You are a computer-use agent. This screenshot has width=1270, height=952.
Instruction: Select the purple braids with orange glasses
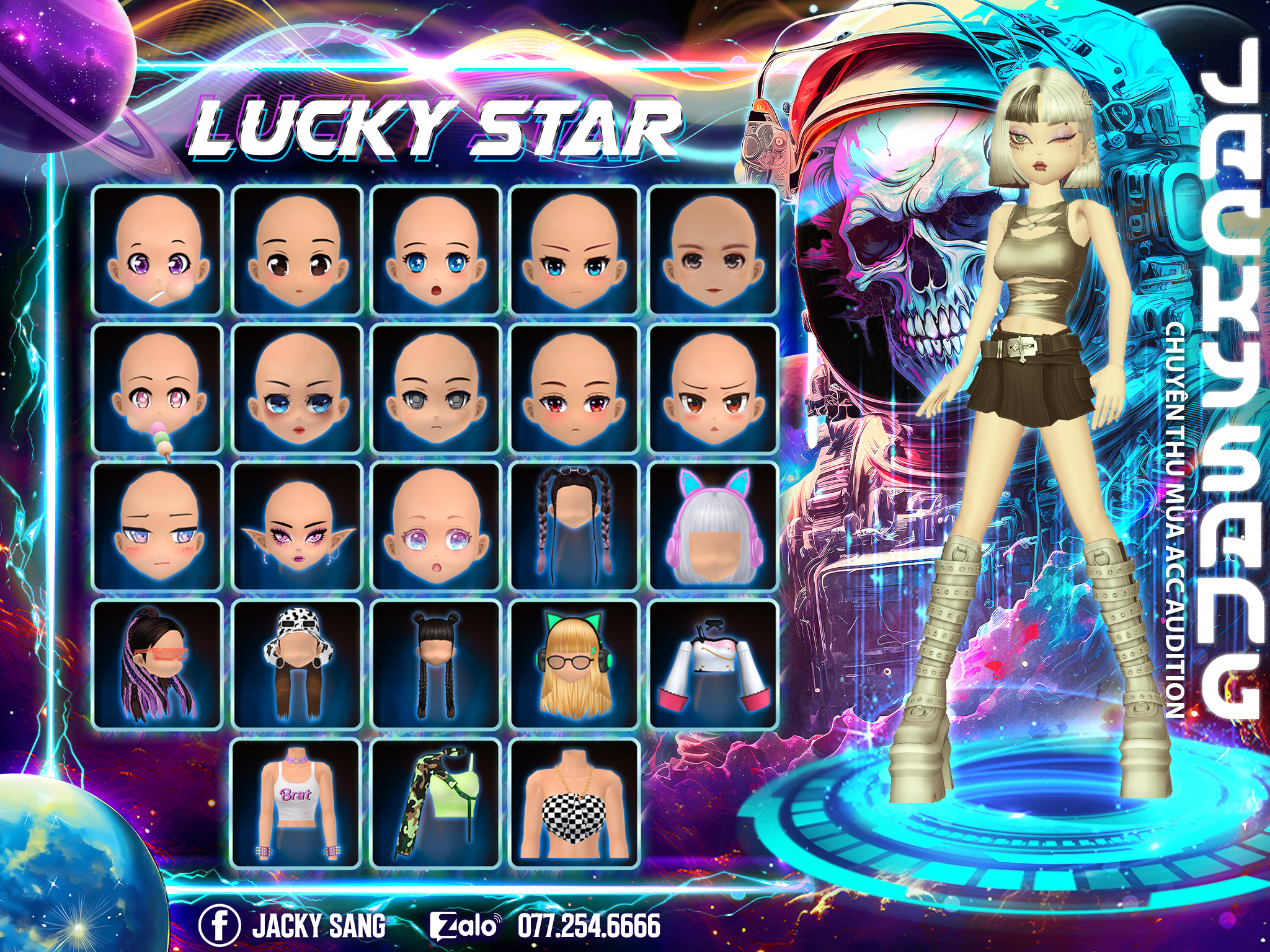[x=157, y=665]
